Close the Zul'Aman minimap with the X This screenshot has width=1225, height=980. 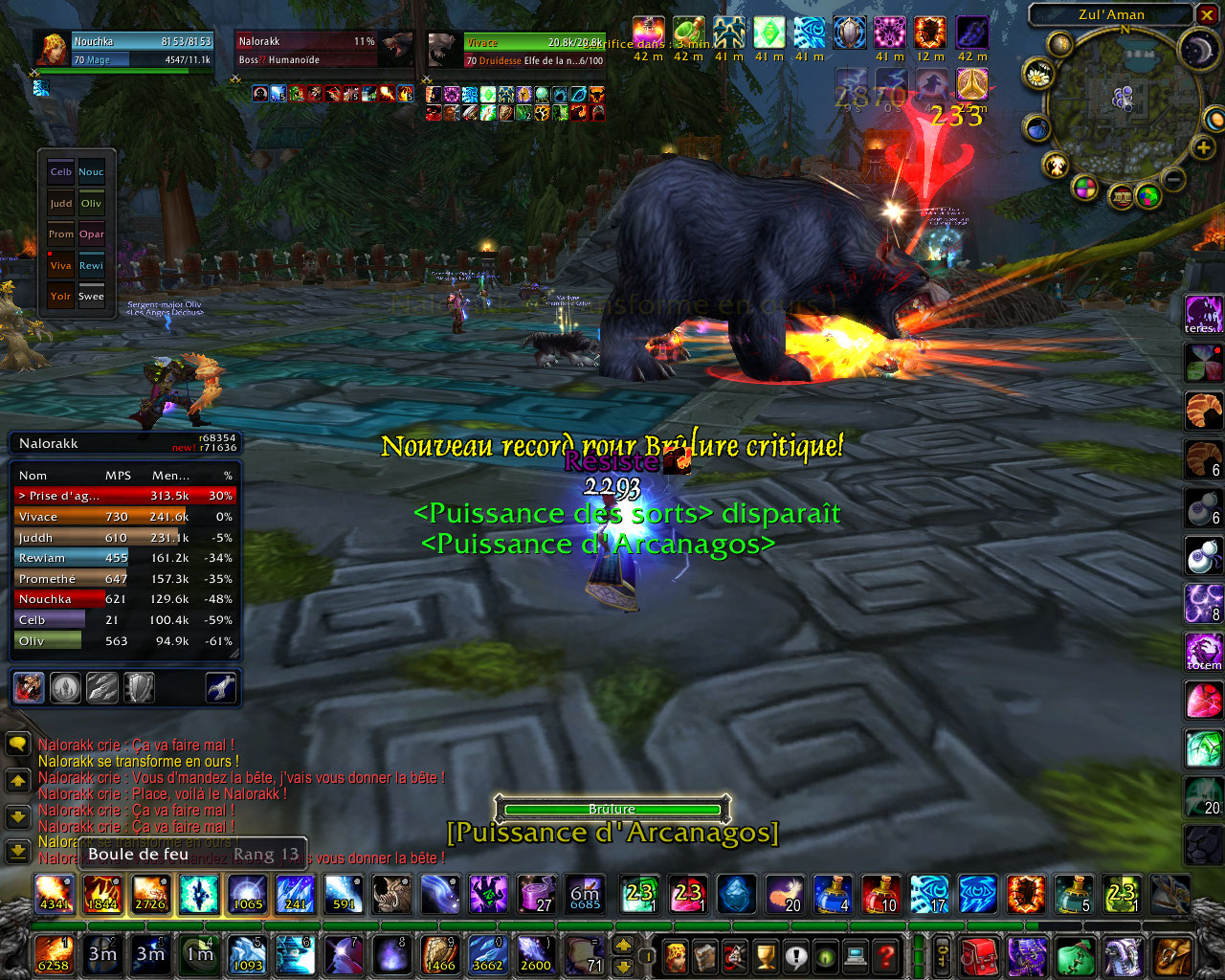(1206, 14)
